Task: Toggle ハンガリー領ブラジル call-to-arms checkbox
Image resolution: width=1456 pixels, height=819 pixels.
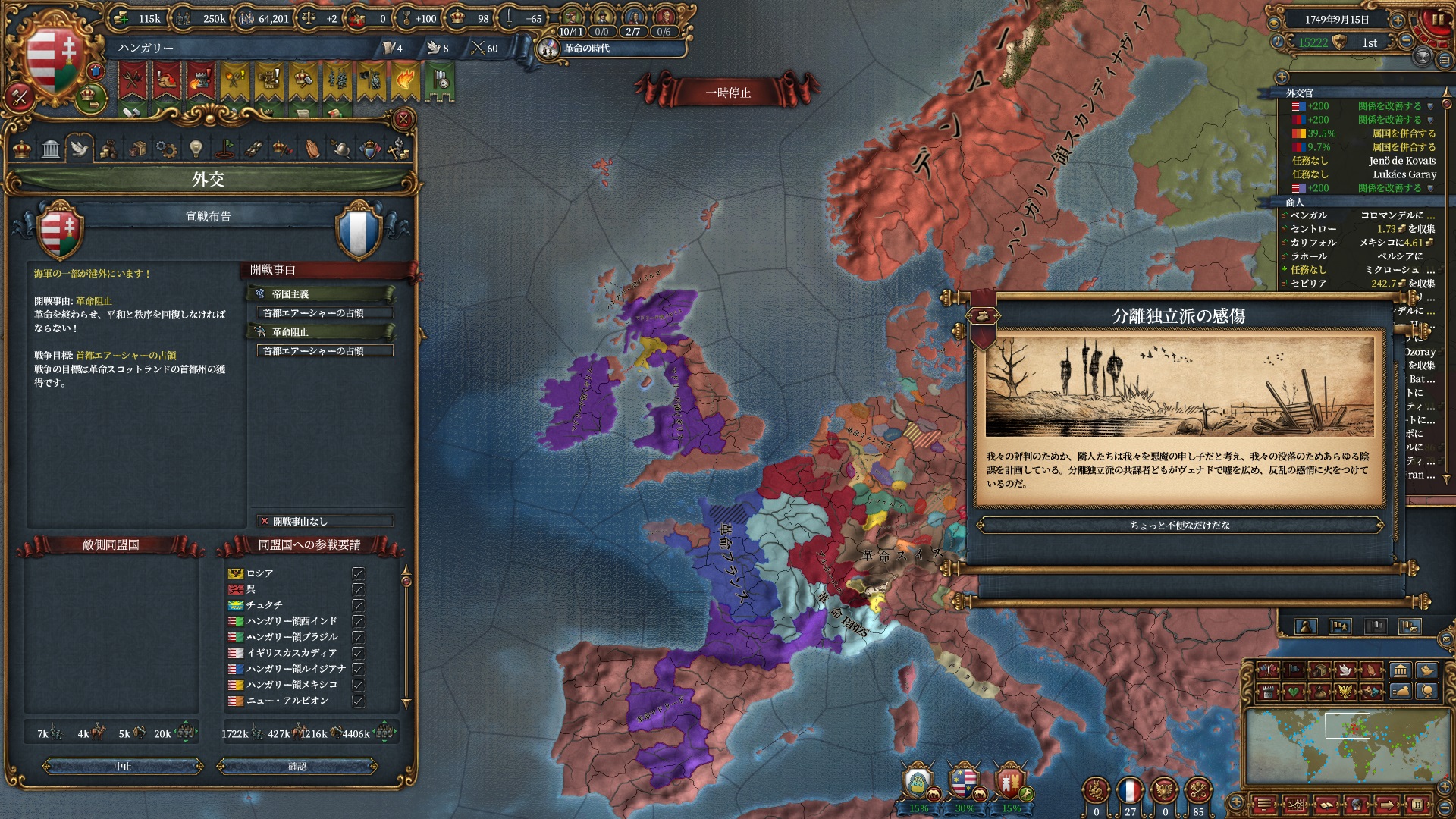Action: coord(358,637)
